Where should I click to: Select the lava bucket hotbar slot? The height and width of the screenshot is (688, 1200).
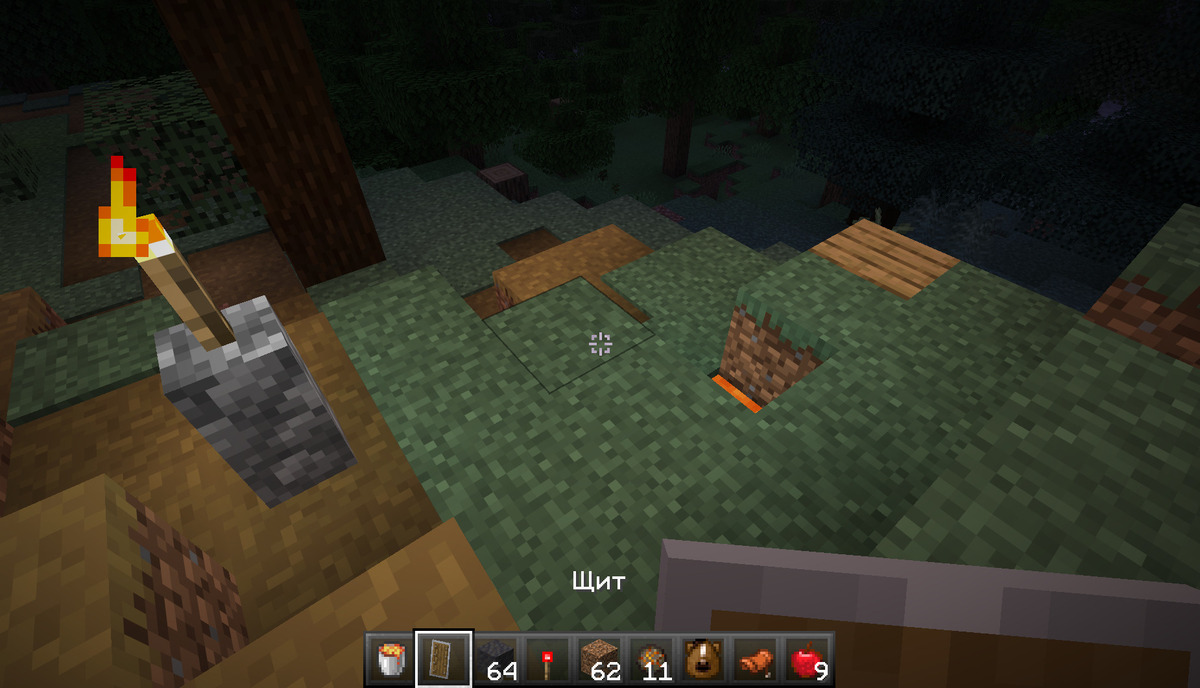pos(391,659)
